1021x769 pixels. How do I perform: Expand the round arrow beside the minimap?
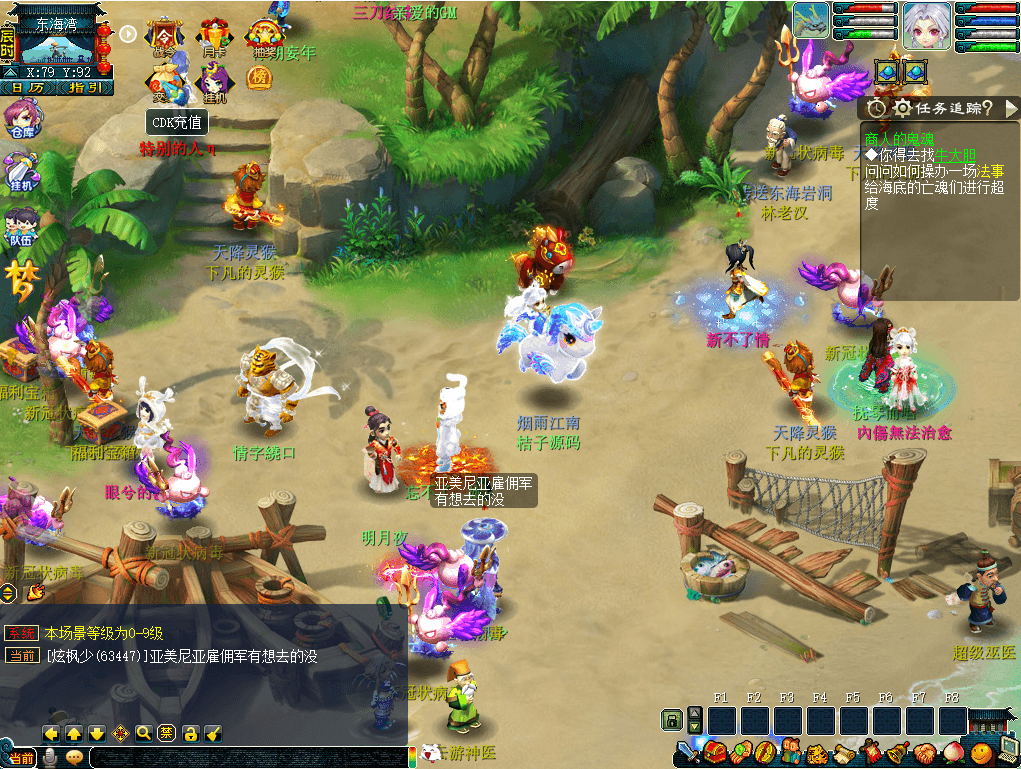pyautogui.click(x=128, y=33)
